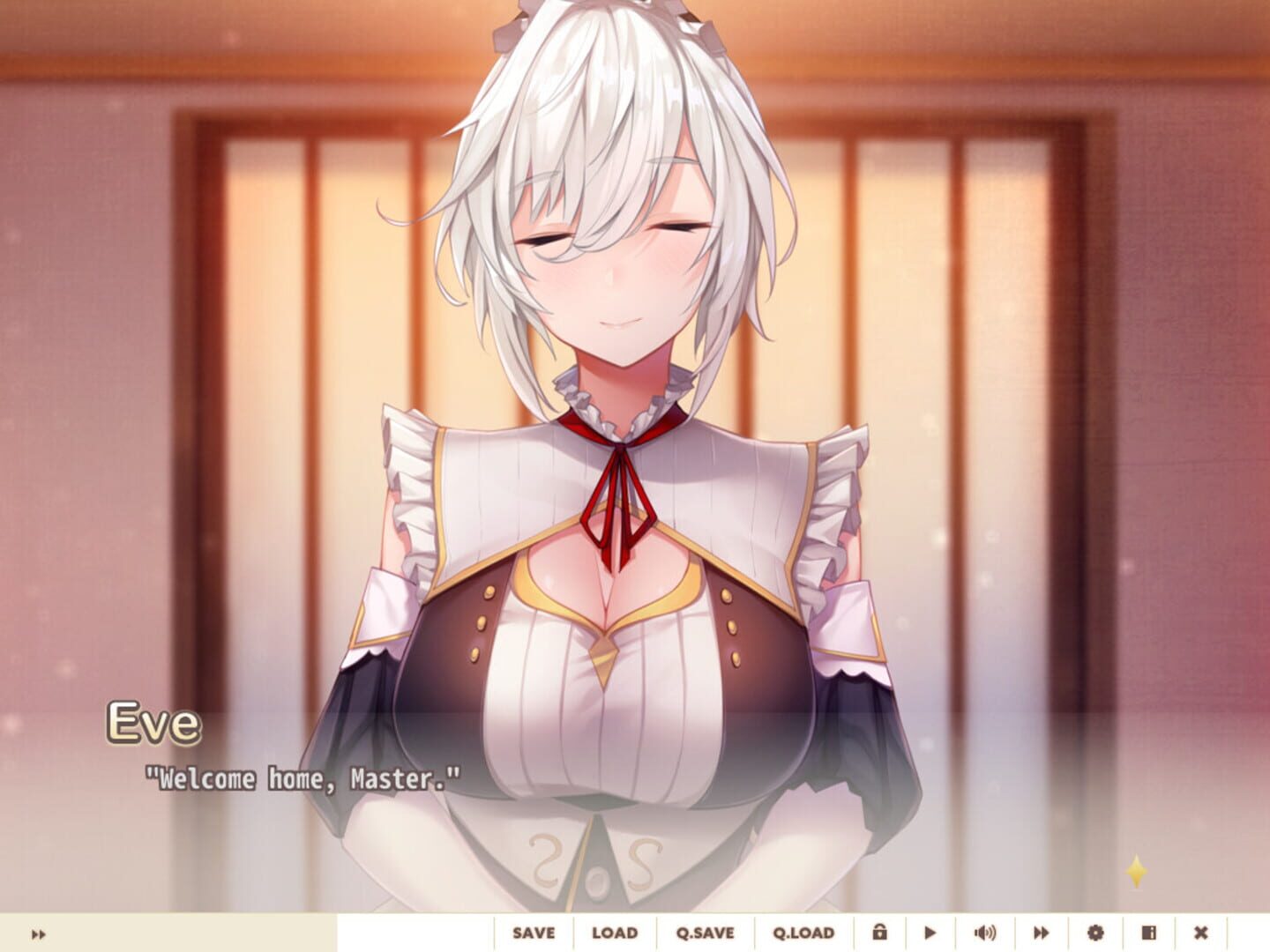This screenshot has height=952, width=1270.
Task: Click the X icon to hide the interface
Action: tap(1200, 932)
